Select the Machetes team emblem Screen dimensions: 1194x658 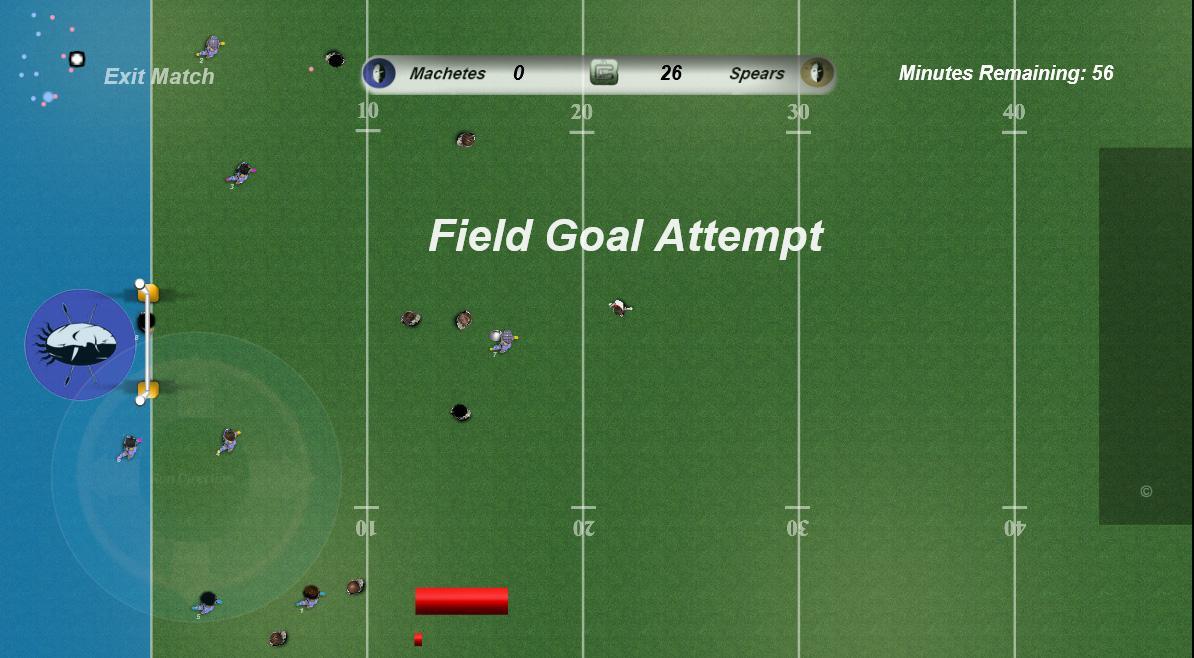pyautogui.click(x=379, y=73)
